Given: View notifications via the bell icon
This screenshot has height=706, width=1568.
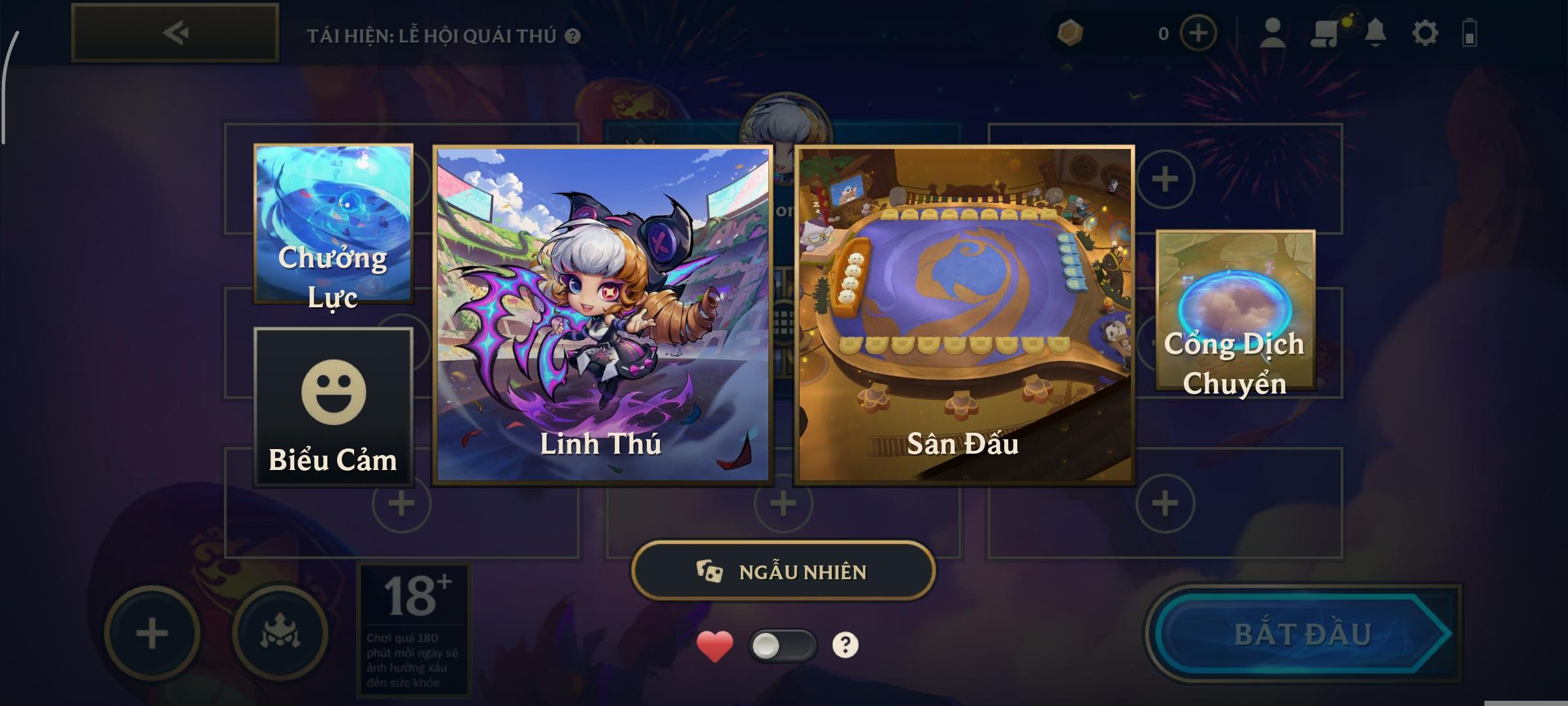Looking at the screenshot, I should pos(1375,33).
